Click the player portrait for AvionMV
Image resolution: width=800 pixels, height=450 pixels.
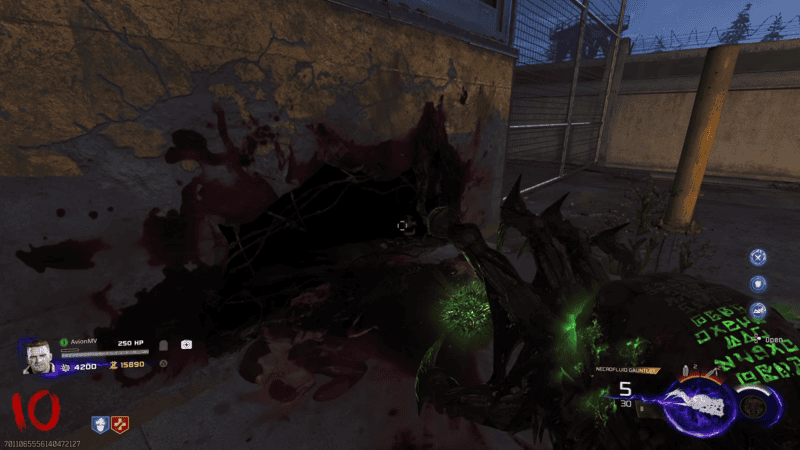pyautogui.click(x=37, y=358)
